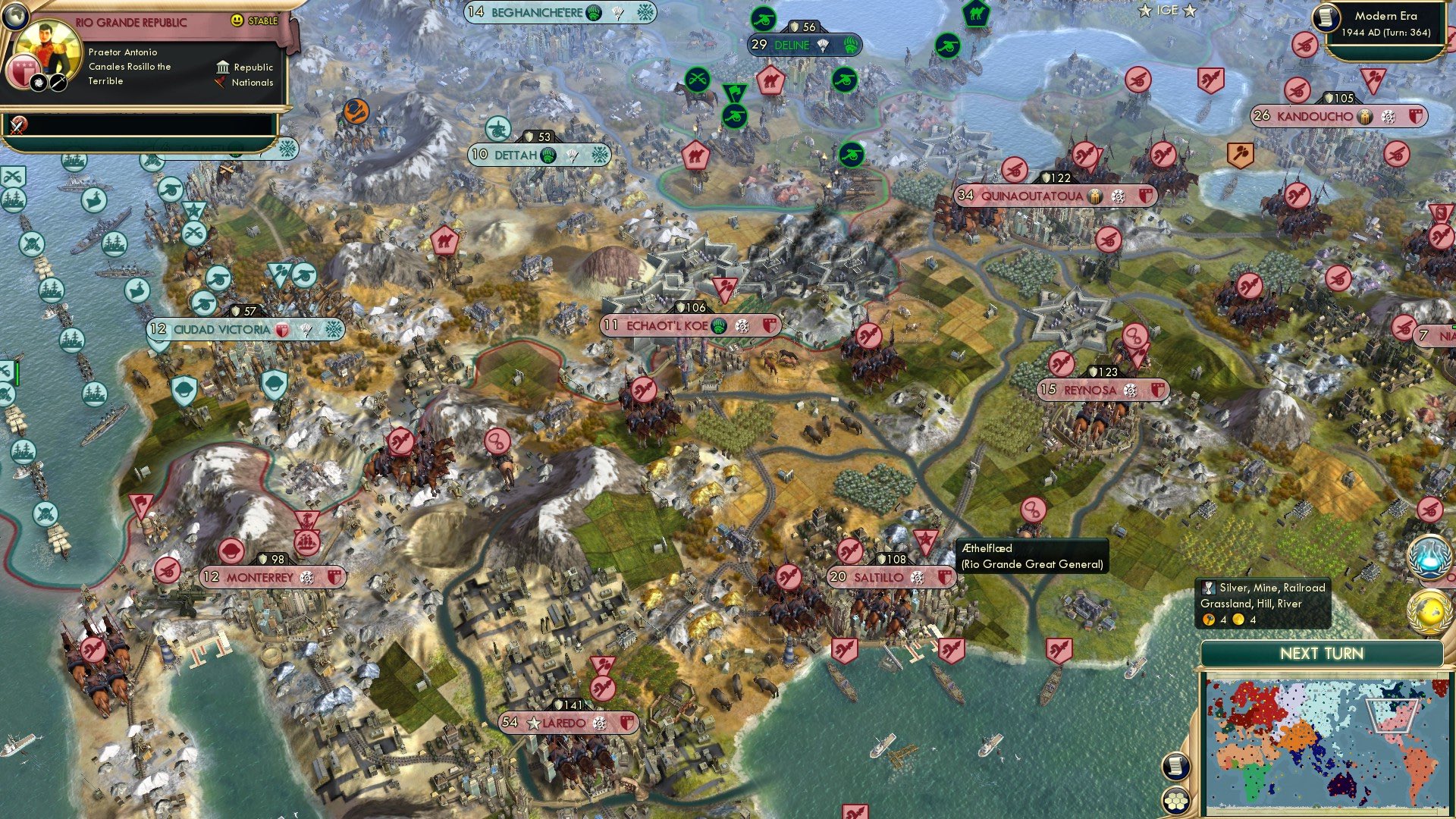Open the scroll icon by the Modern Era panel

[x=1326, y=17]
